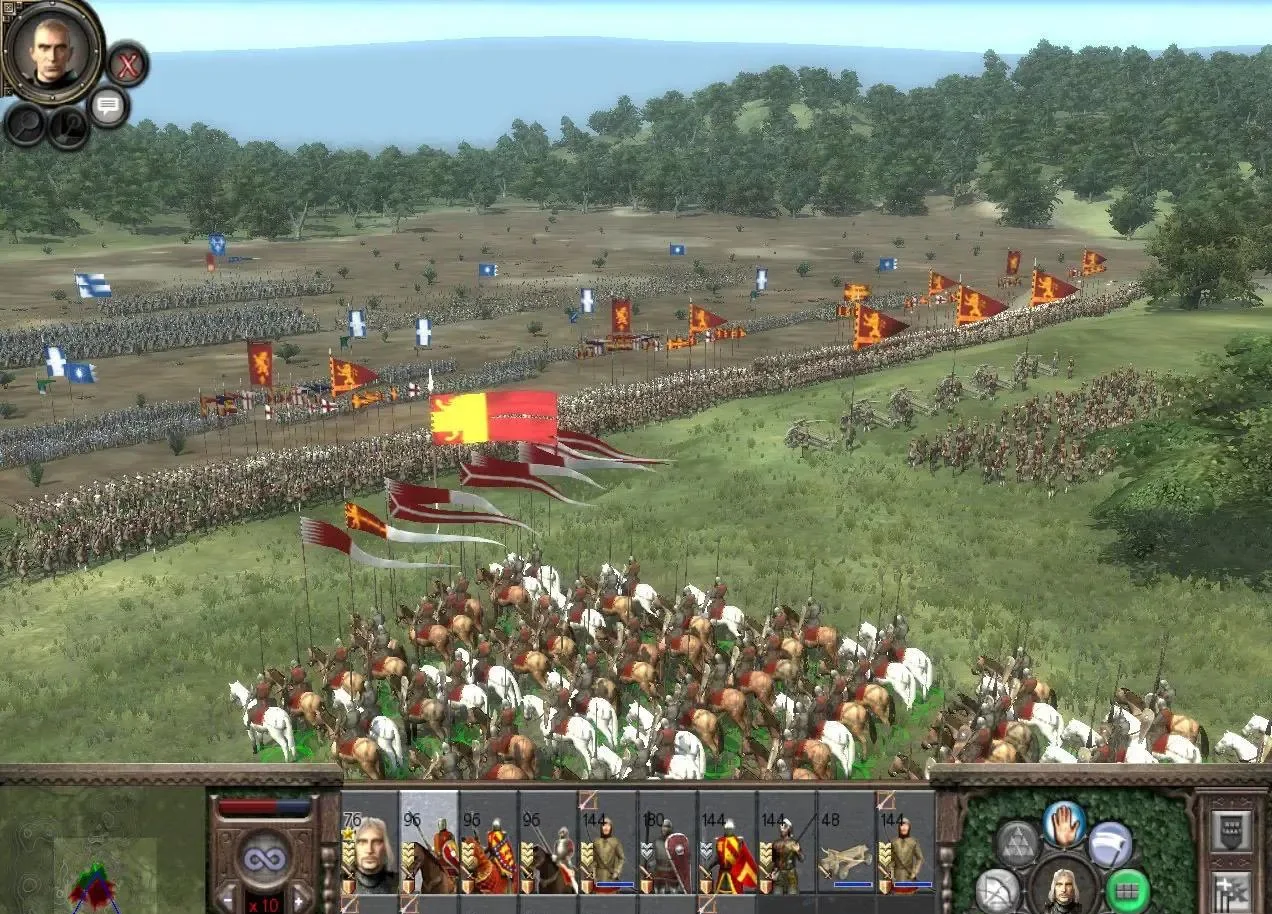The image size is (1272, 914).
Task: Click the triangle formation button
Action: [1017, 845]
